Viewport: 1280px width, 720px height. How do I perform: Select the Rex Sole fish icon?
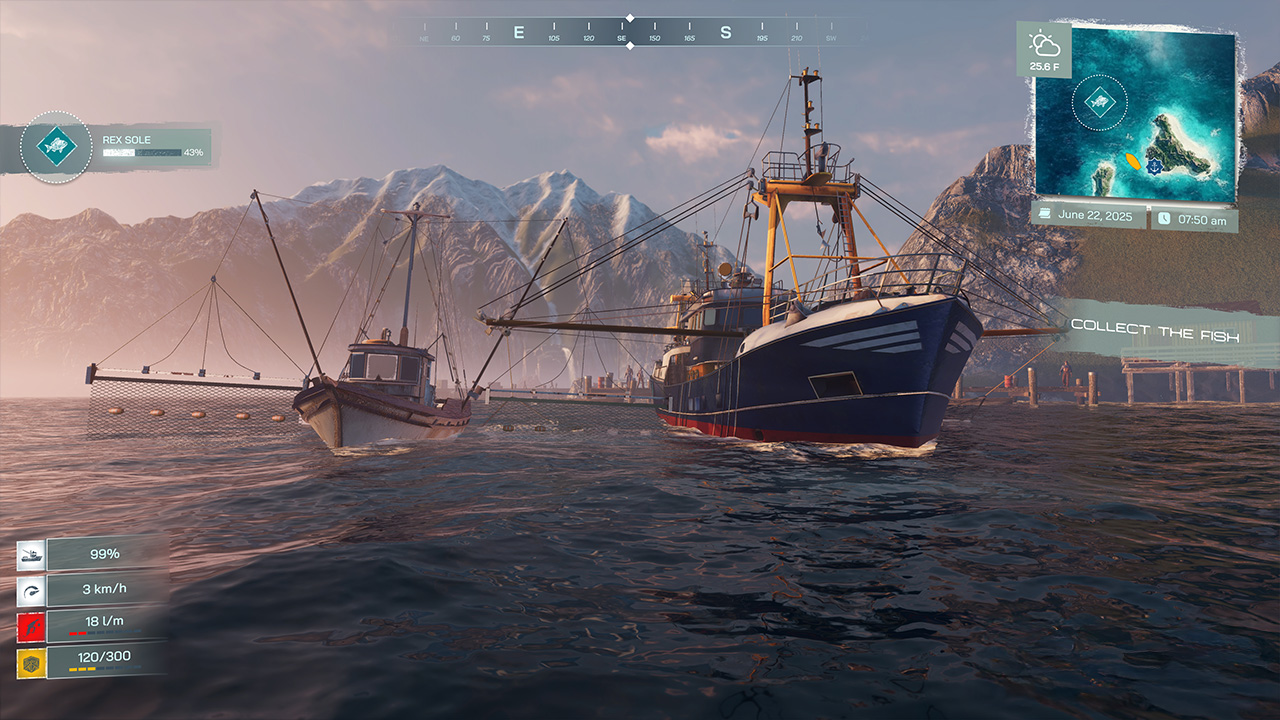pyautogui.click(x=57, y=146)
